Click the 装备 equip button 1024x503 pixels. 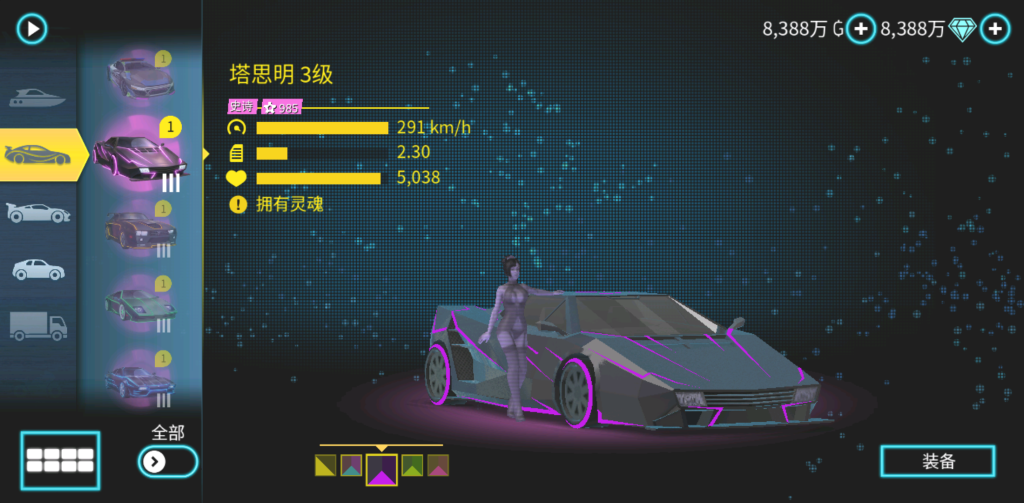(938, 461)
